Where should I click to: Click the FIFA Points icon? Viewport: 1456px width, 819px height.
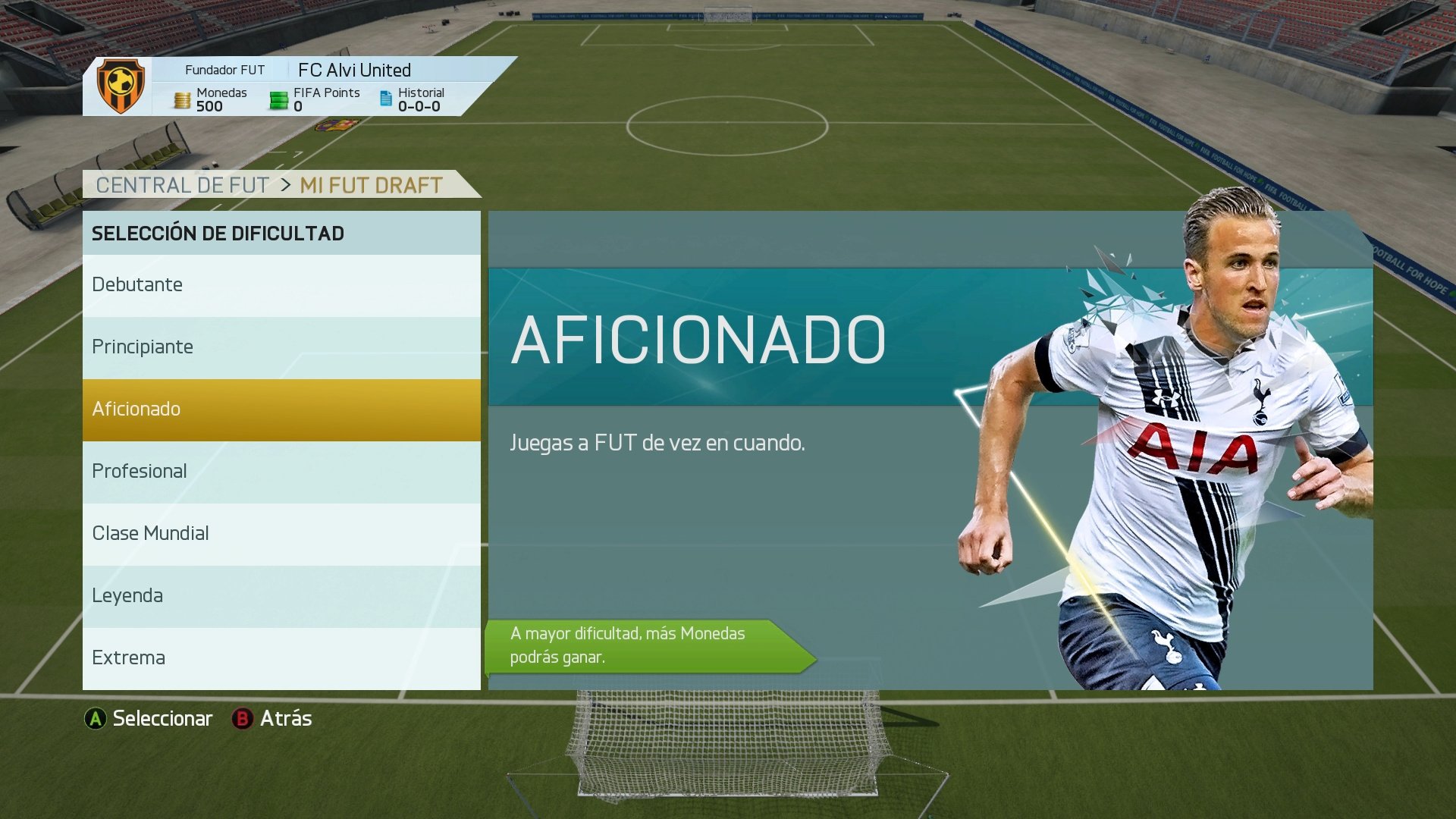278,99
